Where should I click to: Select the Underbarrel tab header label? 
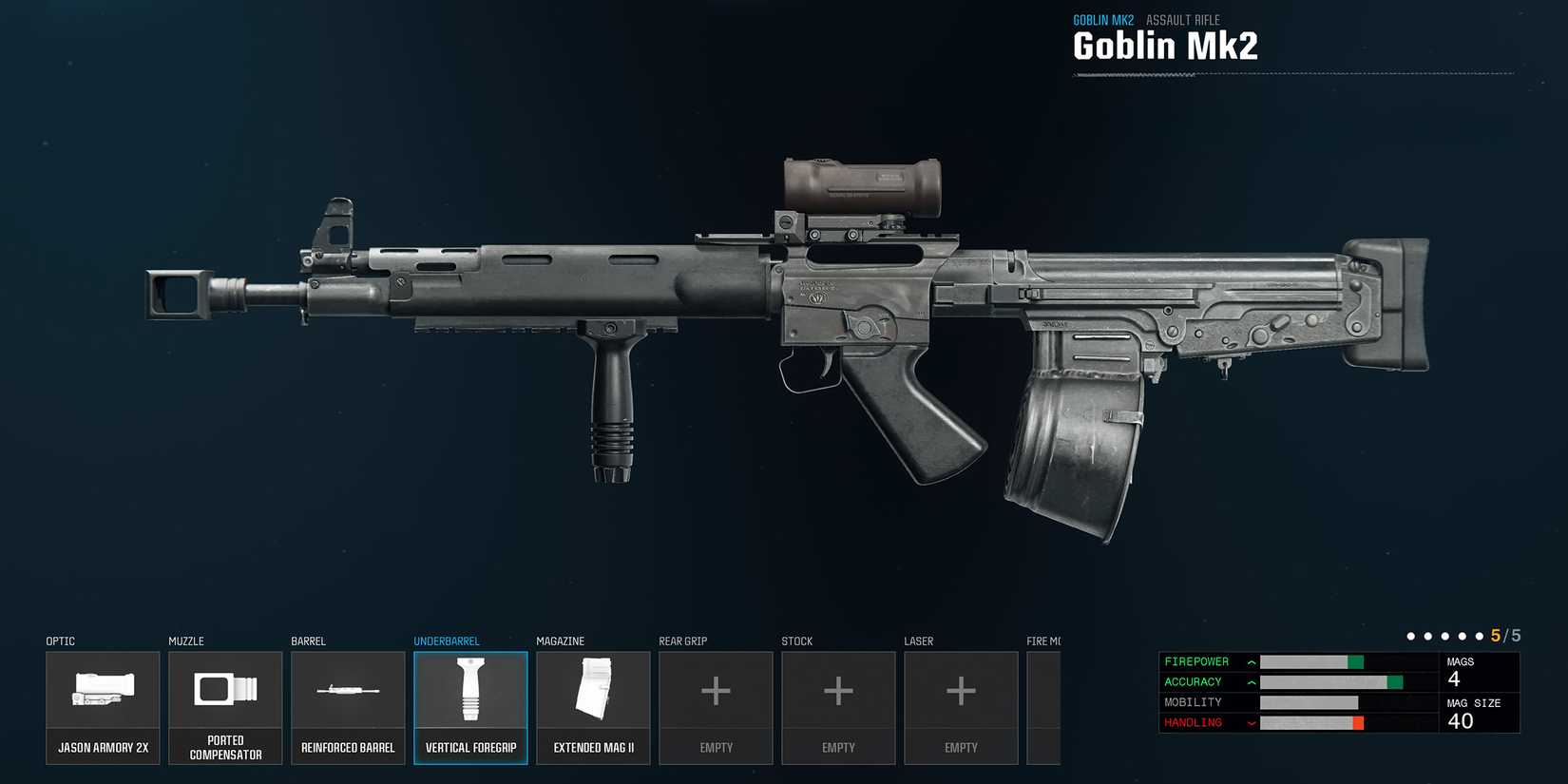pos(447,641)
